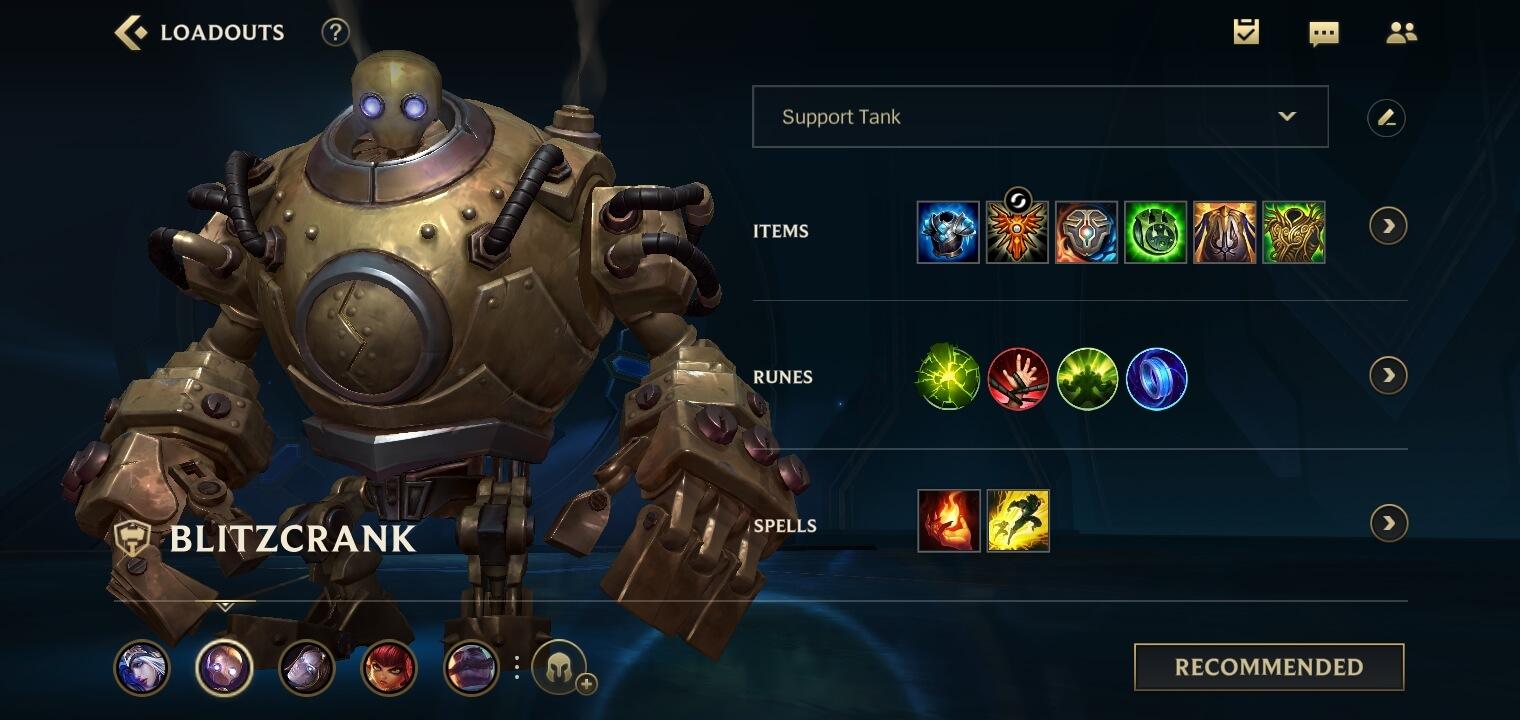Image resolution: width=1520 pixels, height=720 pixels.
Task: Open the Runes section arrow
Action: (1388, 375)
